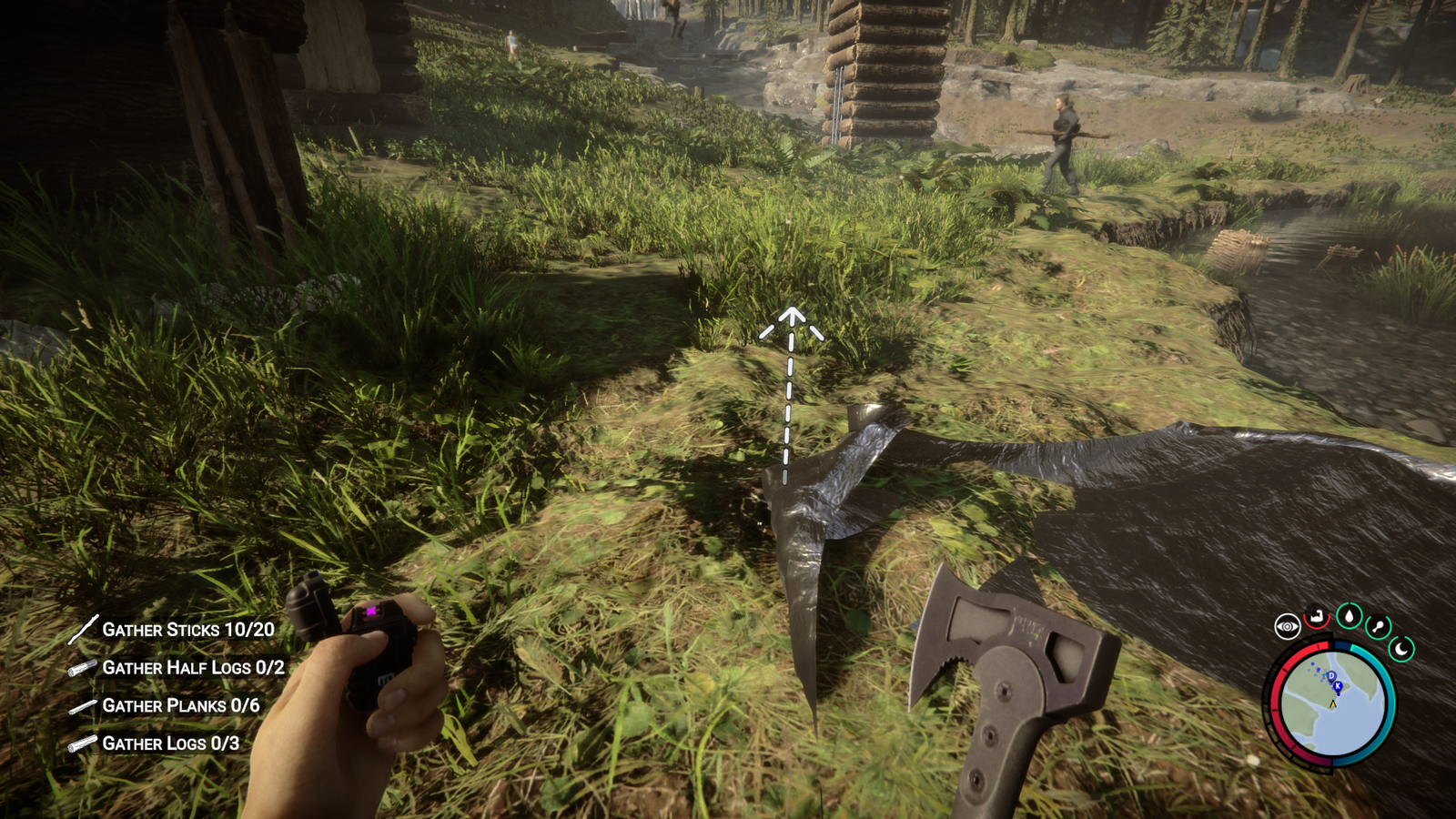Click the crescent moon sleep indicator icon
This screenshot has width=1456, height=819.
(x=1401, y=650)
